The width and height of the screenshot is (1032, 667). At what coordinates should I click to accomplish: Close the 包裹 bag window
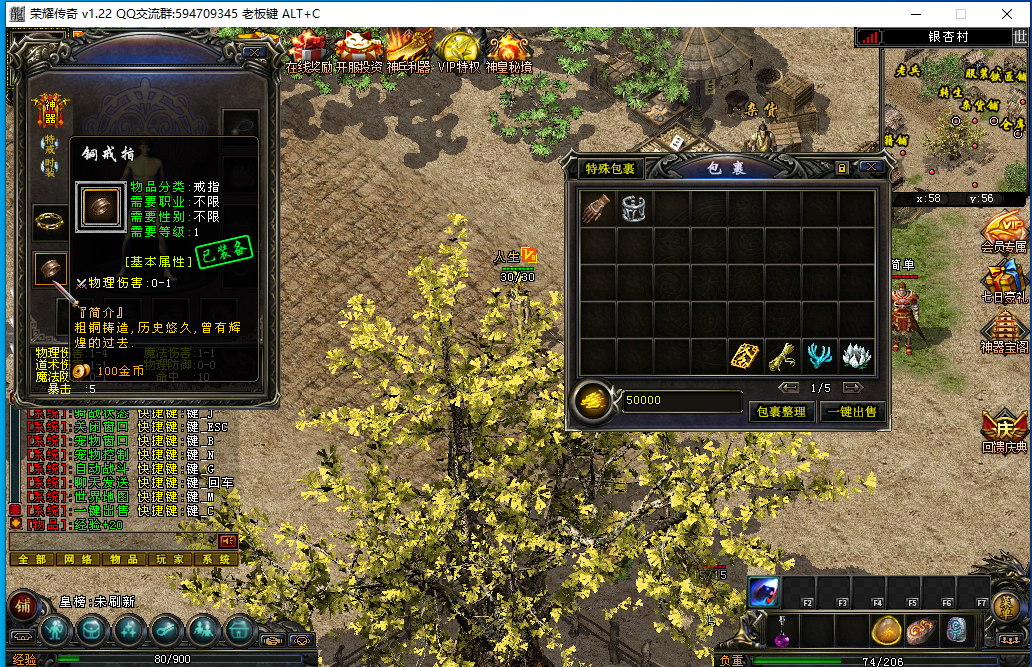tap(870, 167)
